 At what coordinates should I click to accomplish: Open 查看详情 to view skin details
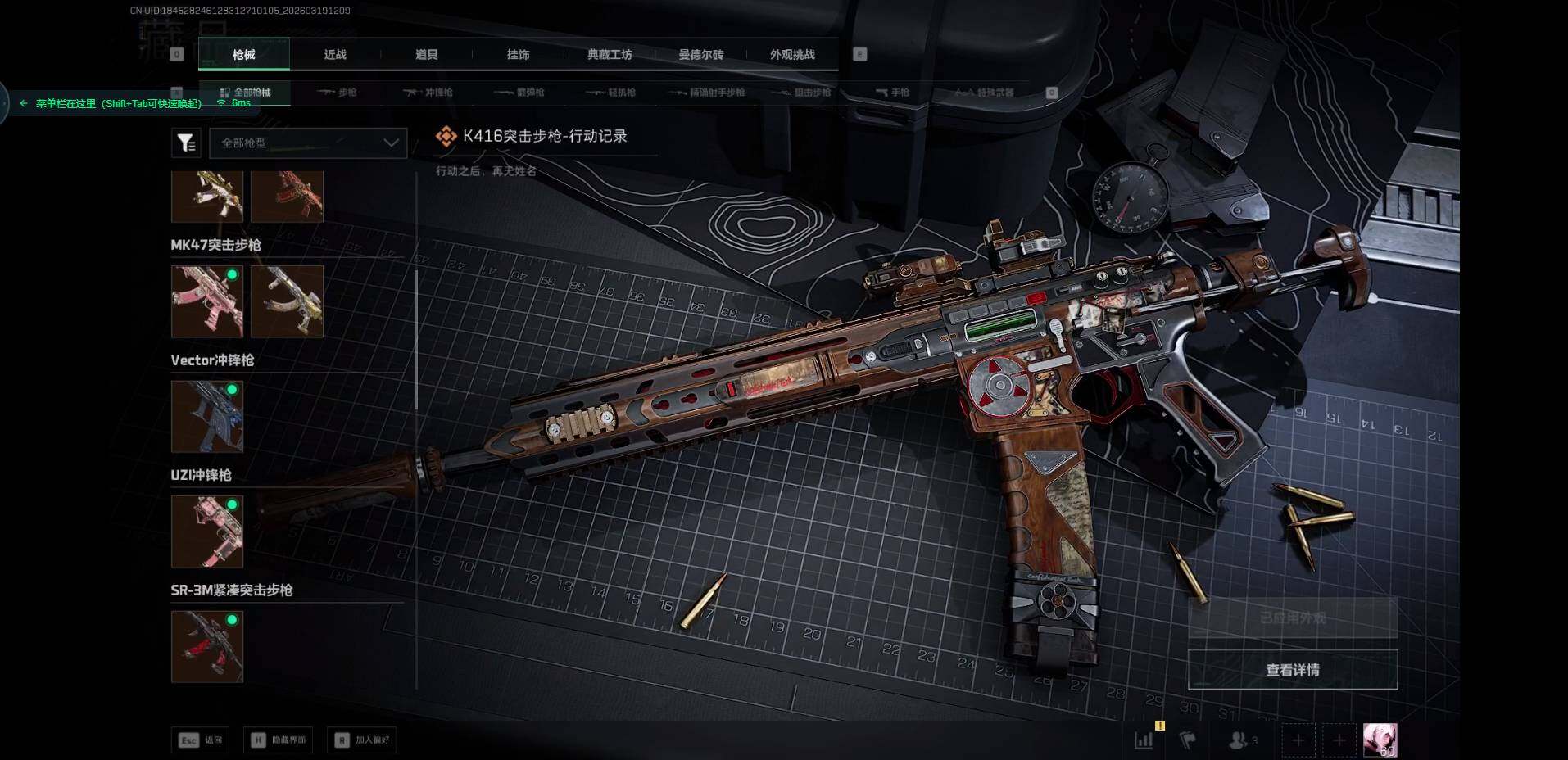click(1292, 670)
